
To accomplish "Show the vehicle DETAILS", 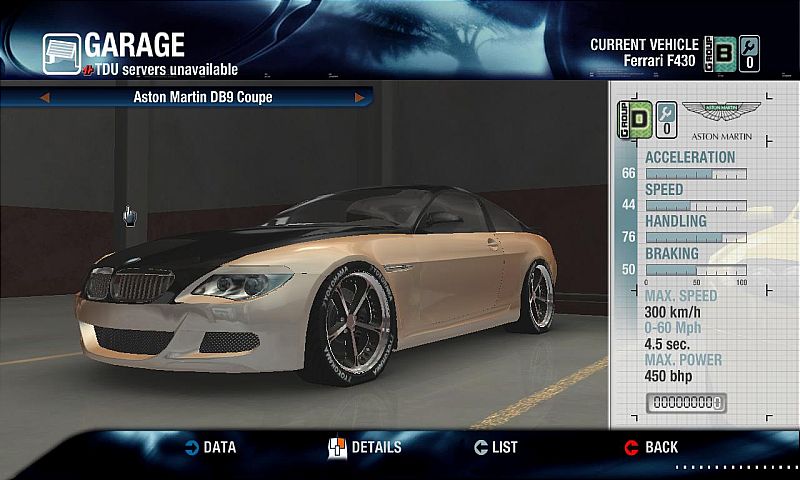I will pos(365,447).
